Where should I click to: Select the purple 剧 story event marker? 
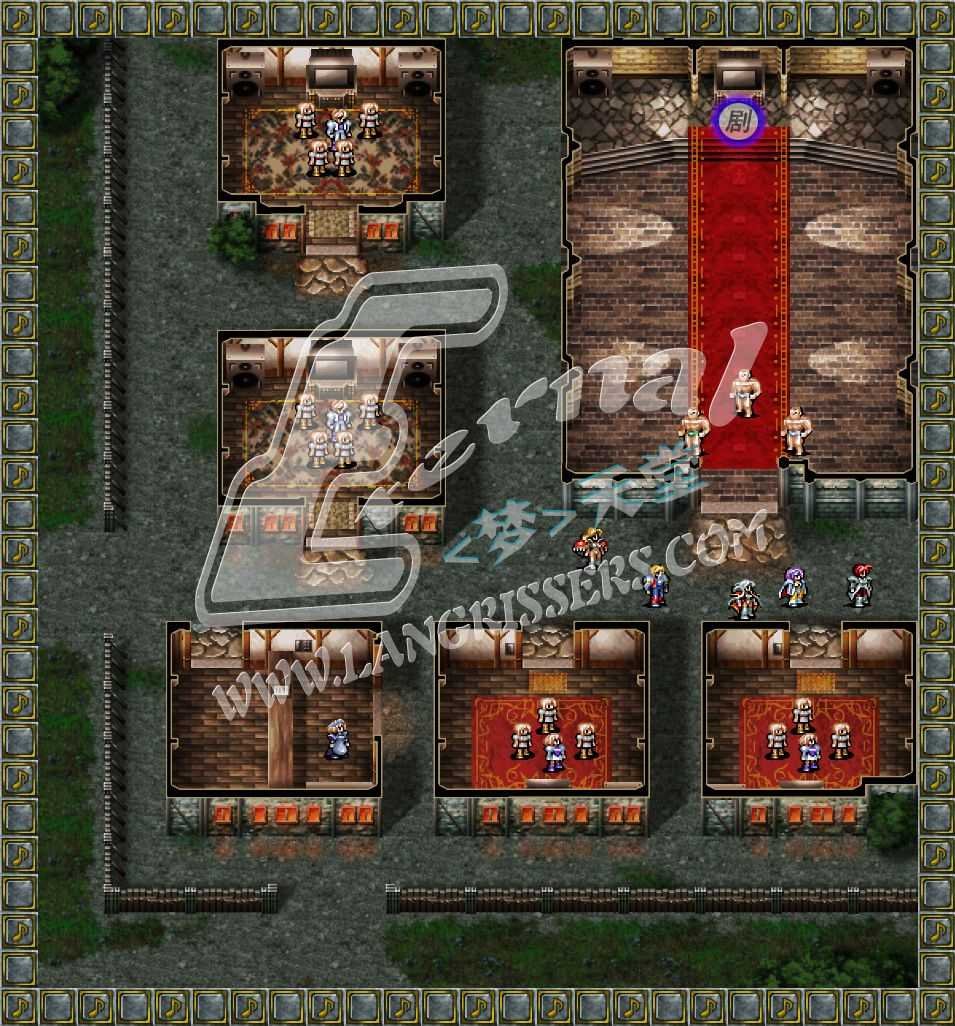[738, 122]
